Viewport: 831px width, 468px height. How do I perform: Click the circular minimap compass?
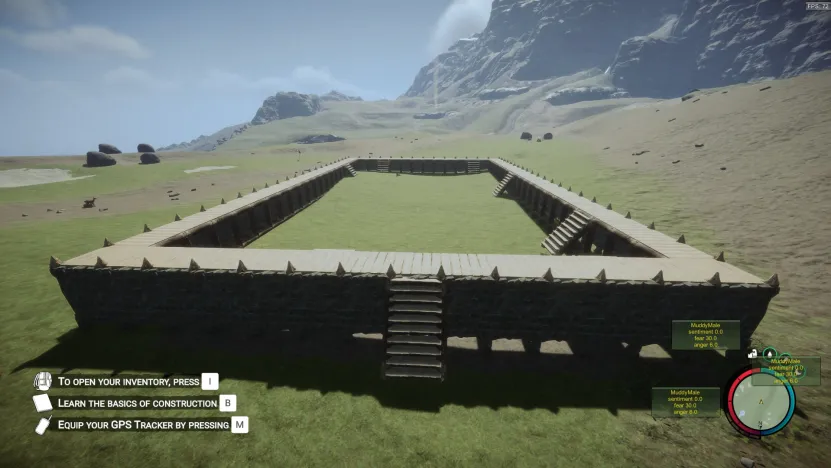tap(761, 401)
